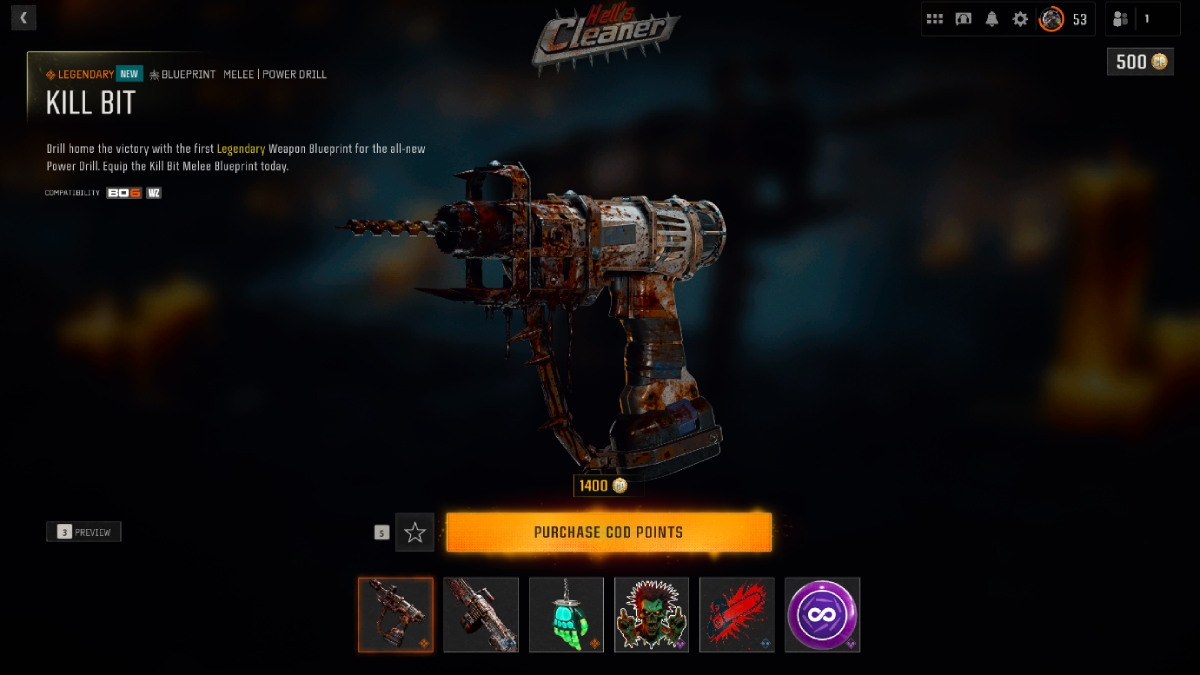
Task: Favorite this bundle with the star button
Action: [415, 533]
